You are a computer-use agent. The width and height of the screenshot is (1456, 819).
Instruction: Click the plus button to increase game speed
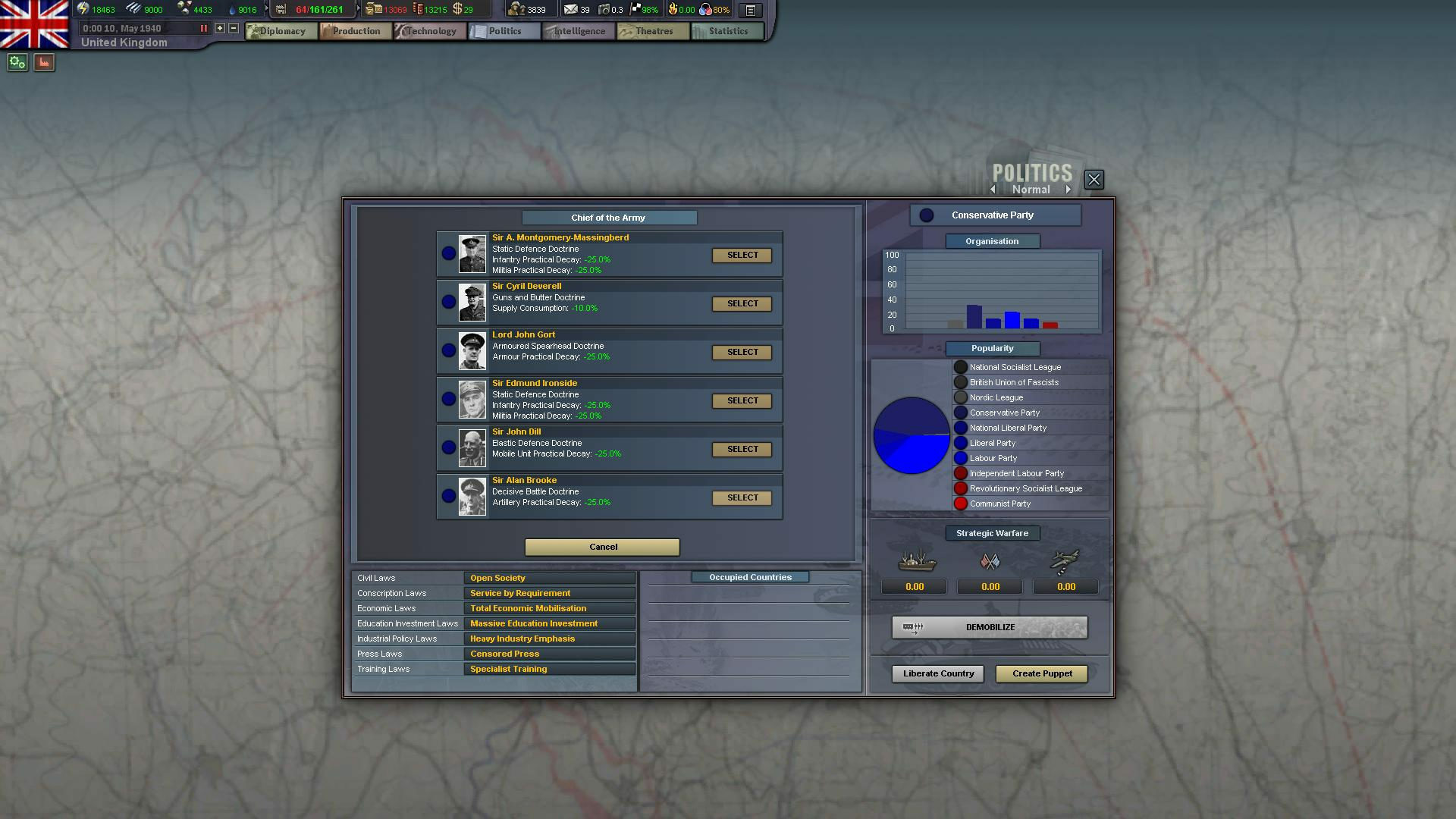click(x=219, y=29)
